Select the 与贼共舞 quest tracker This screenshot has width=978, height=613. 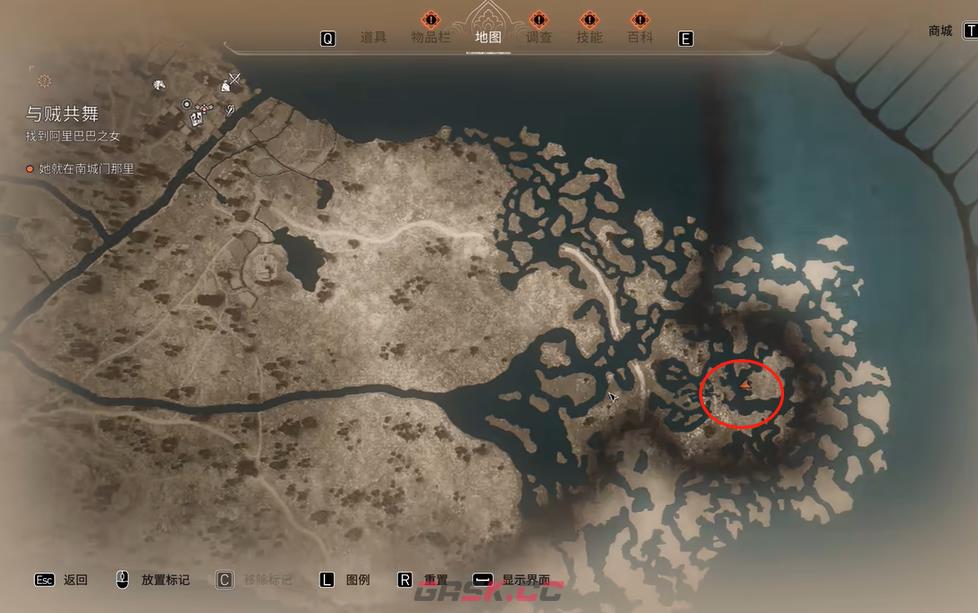tap(63, 115)
